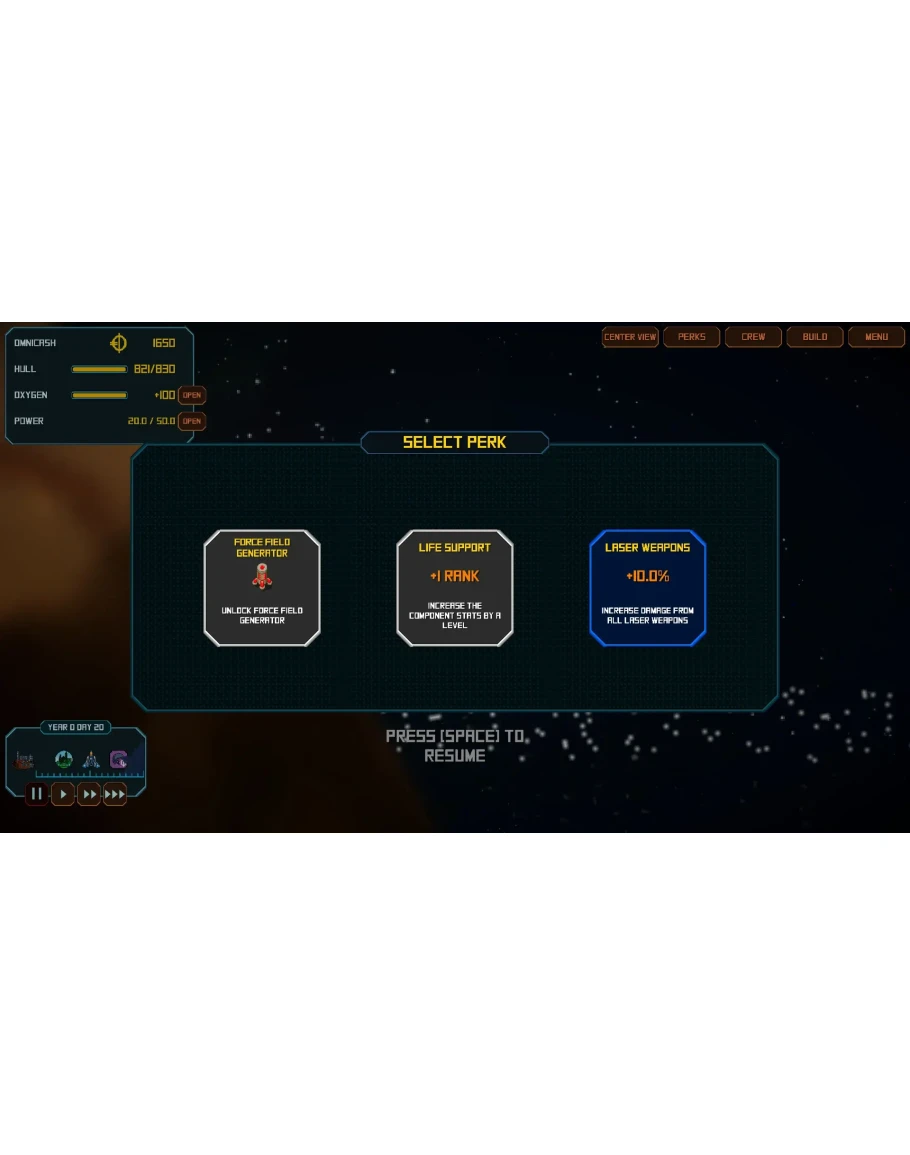The image size is (910, 1155).
Task: Pick the Laser Weapons +10.0% perk
Action: click(648, 587)
